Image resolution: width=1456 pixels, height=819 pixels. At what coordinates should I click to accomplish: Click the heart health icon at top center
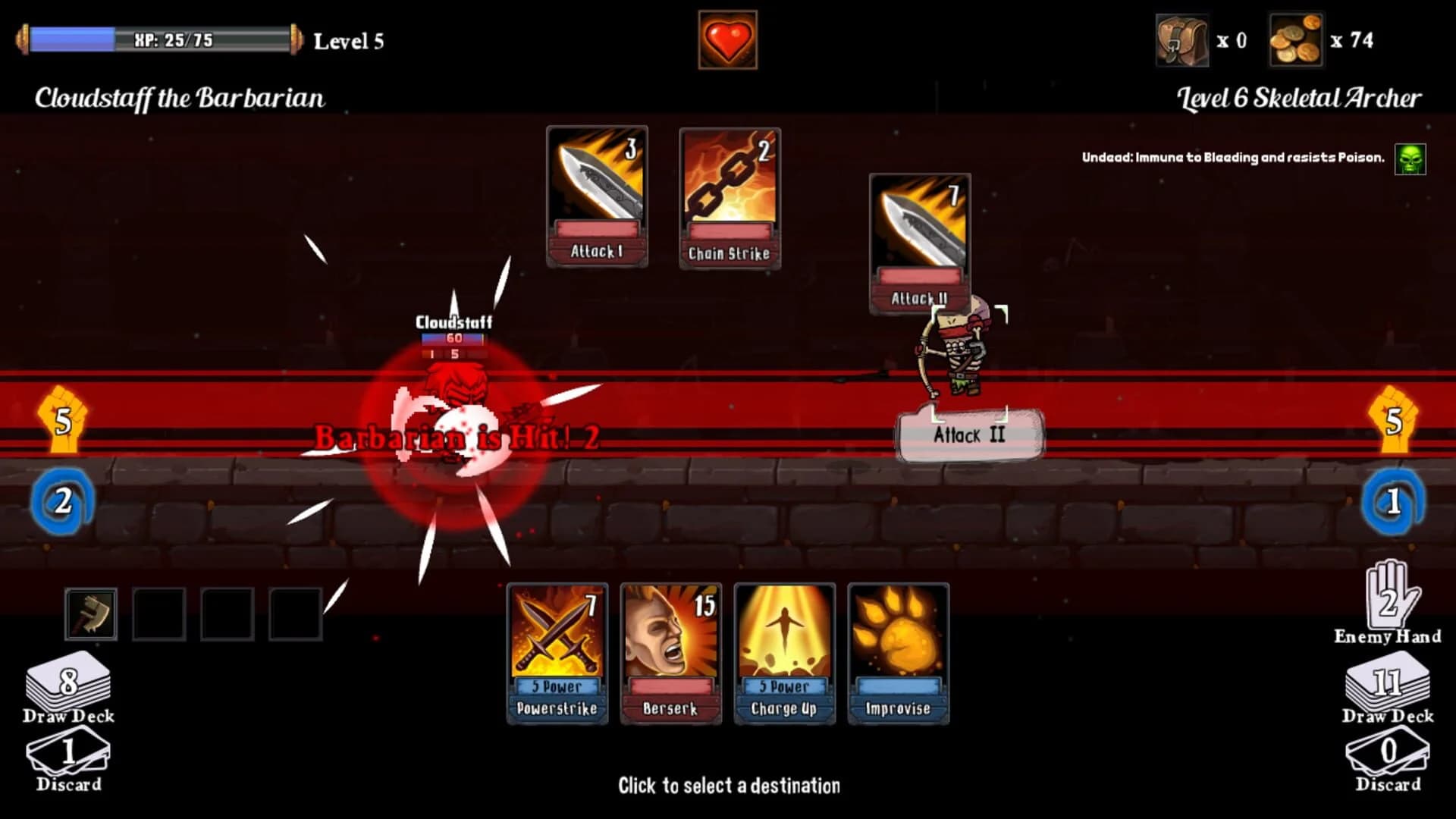click(726, 40)
